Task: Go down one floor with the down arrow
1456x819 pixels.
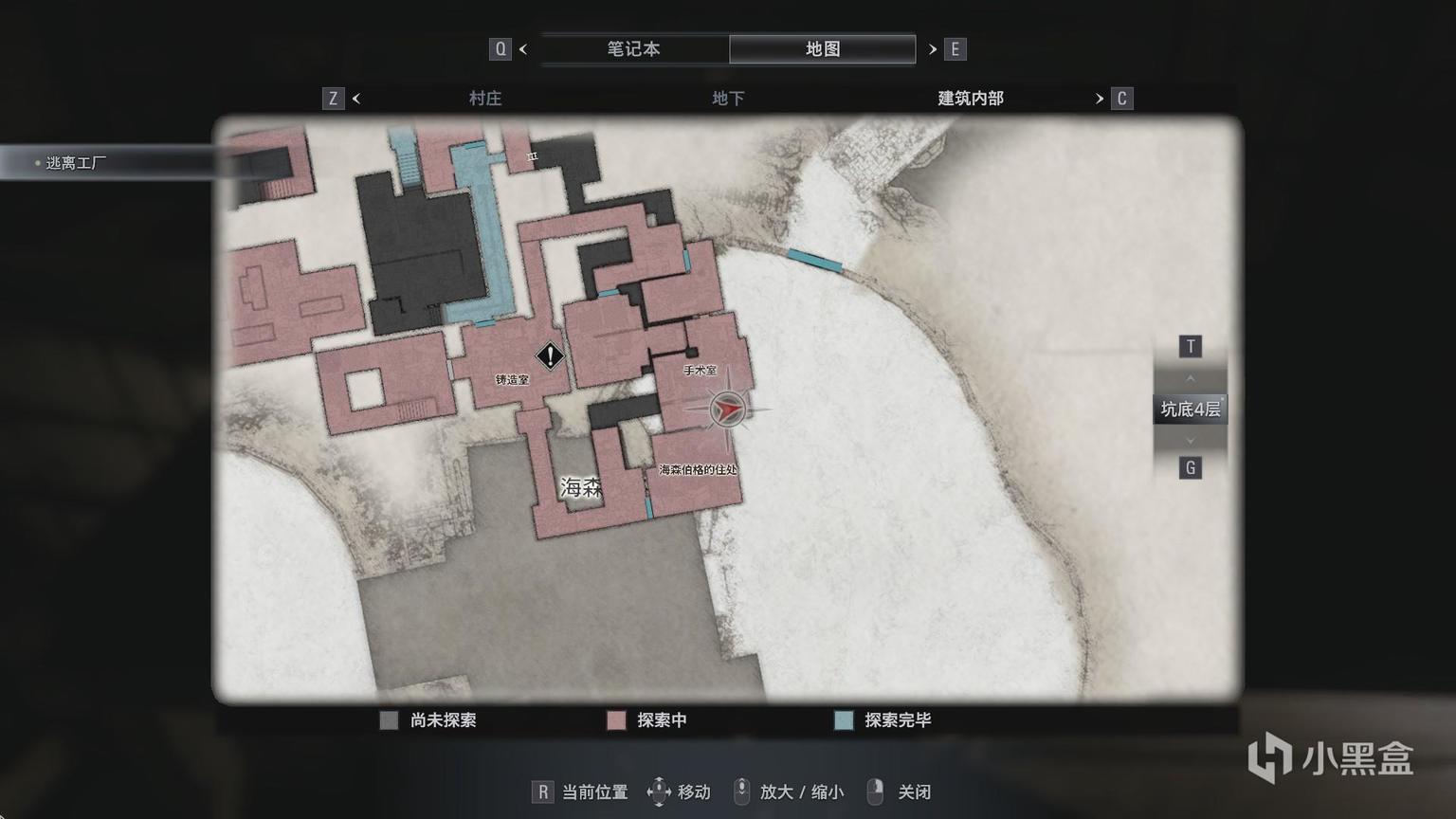Action: [x=1191, y=441]
